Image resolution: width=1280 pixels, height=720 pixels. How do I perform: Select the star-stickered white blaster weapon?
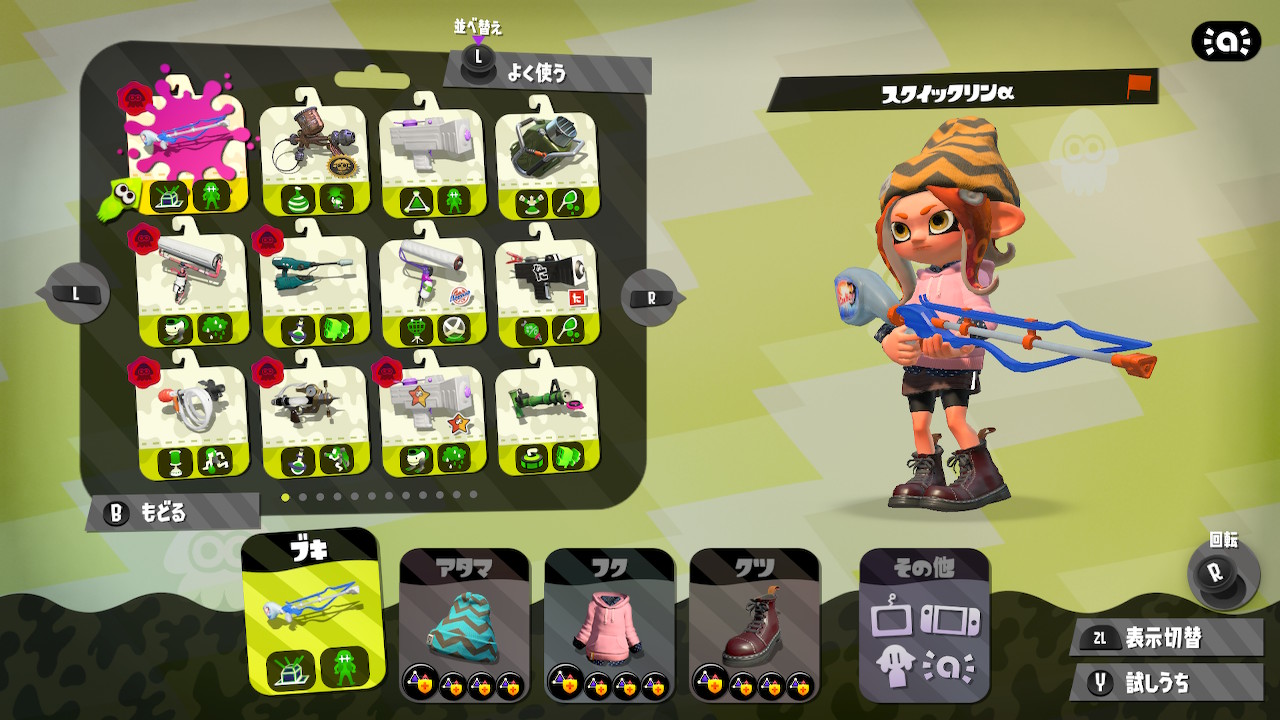coord(430,415)
